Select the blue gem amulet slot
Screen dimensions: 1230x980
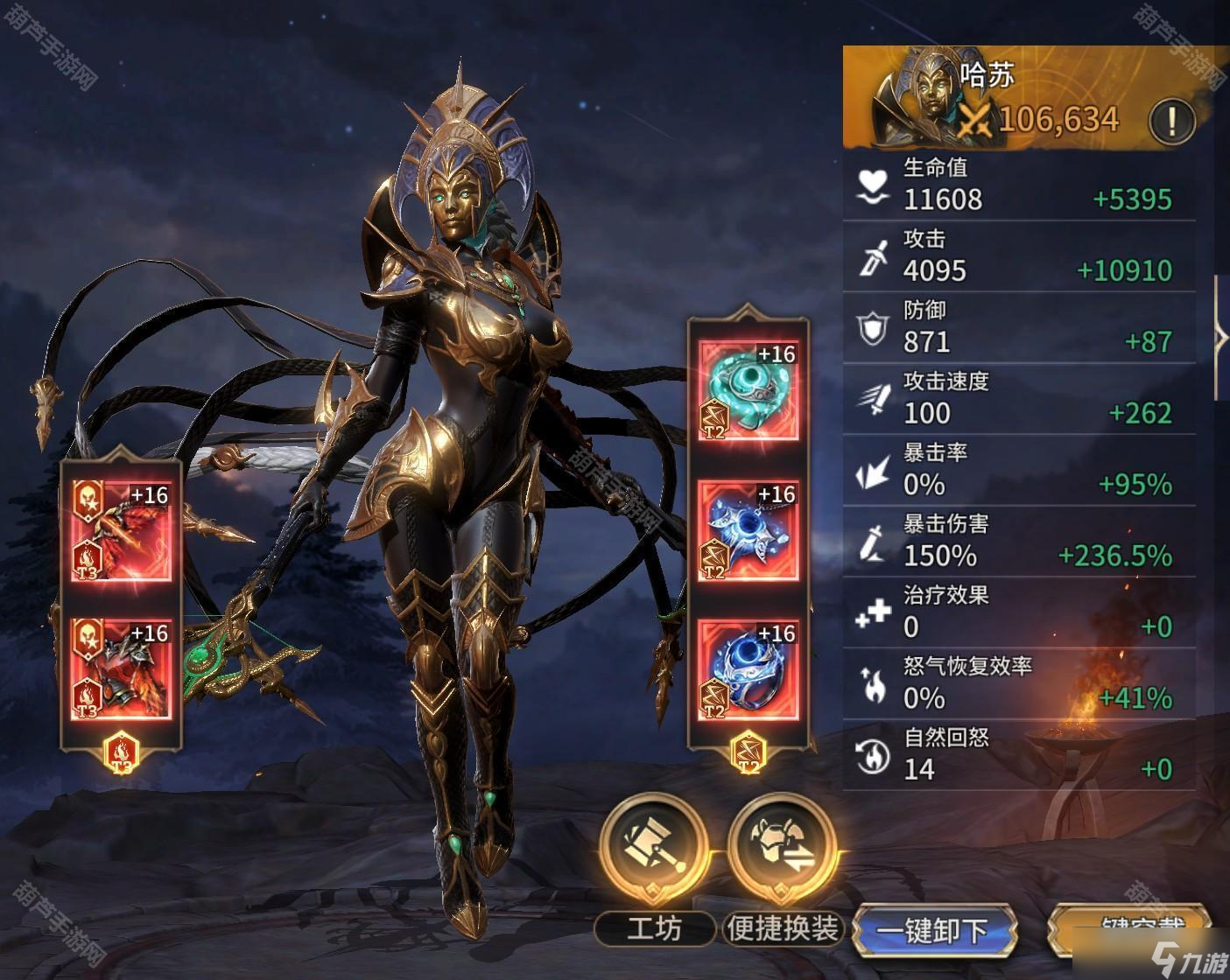pos(749,530)
